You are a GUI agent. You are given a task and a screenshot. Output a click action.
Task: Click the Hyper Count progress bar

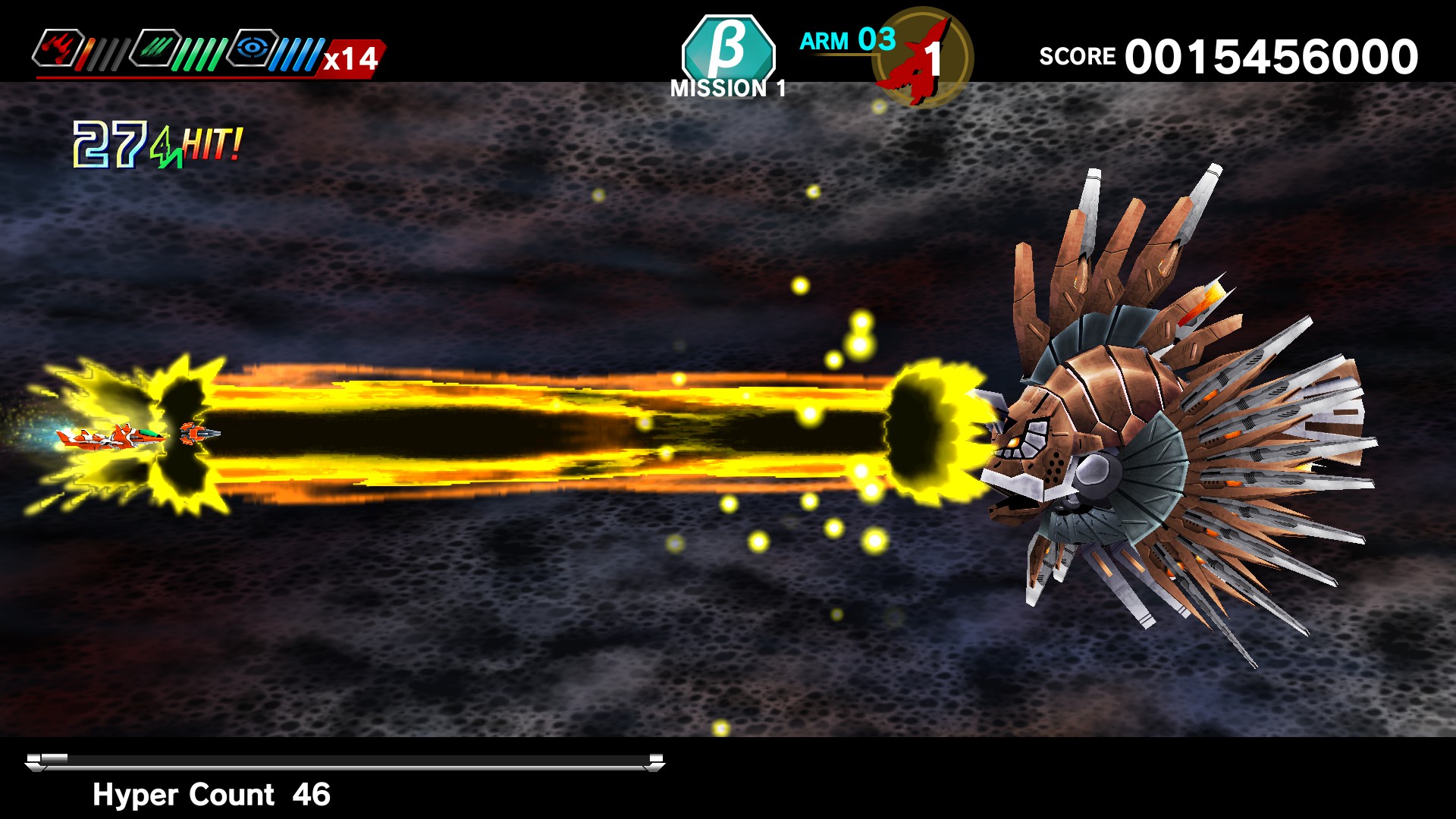click(341, 757)
